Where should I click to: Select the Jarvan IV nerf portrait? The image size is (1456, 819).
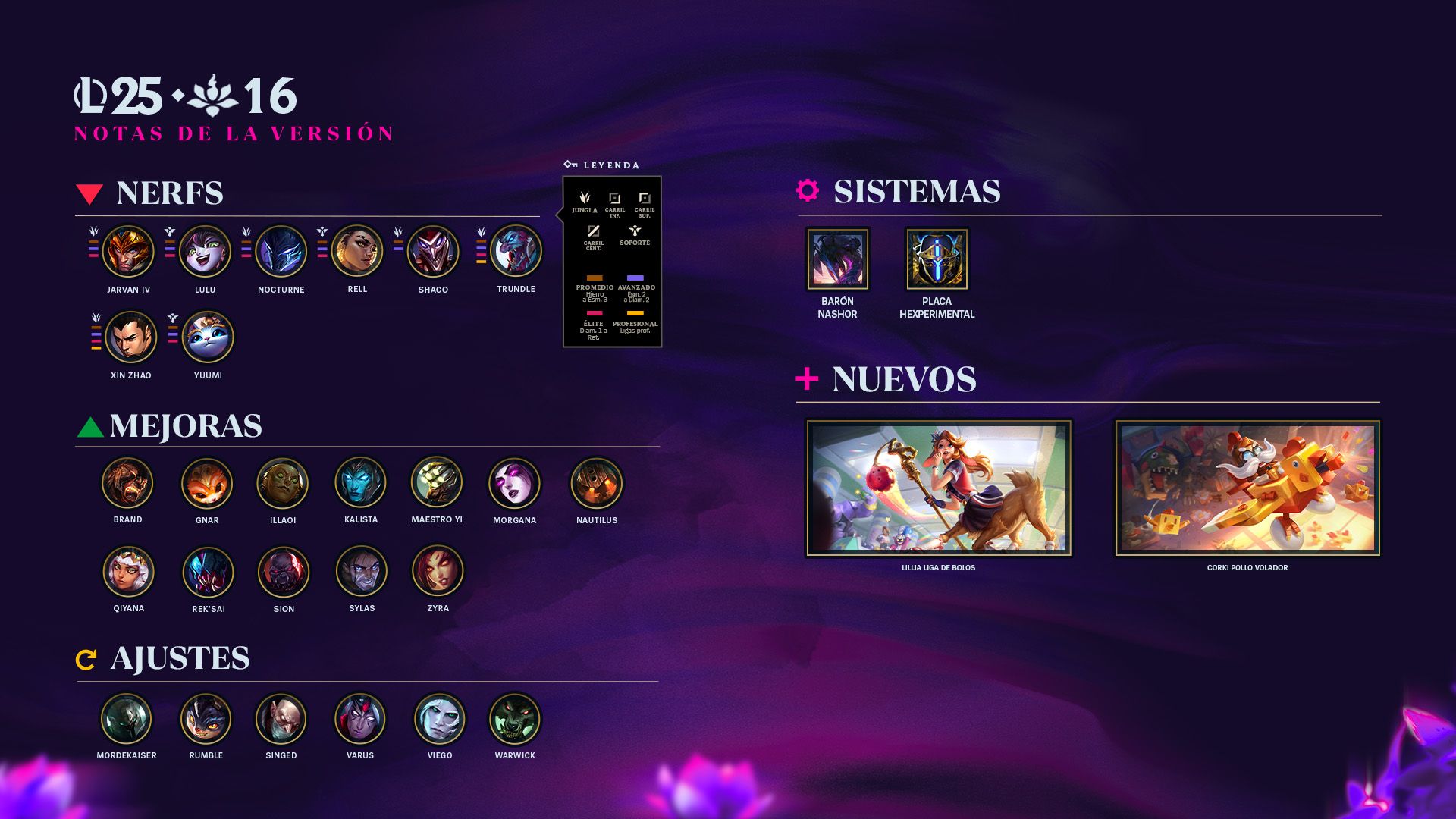[128, 251]
